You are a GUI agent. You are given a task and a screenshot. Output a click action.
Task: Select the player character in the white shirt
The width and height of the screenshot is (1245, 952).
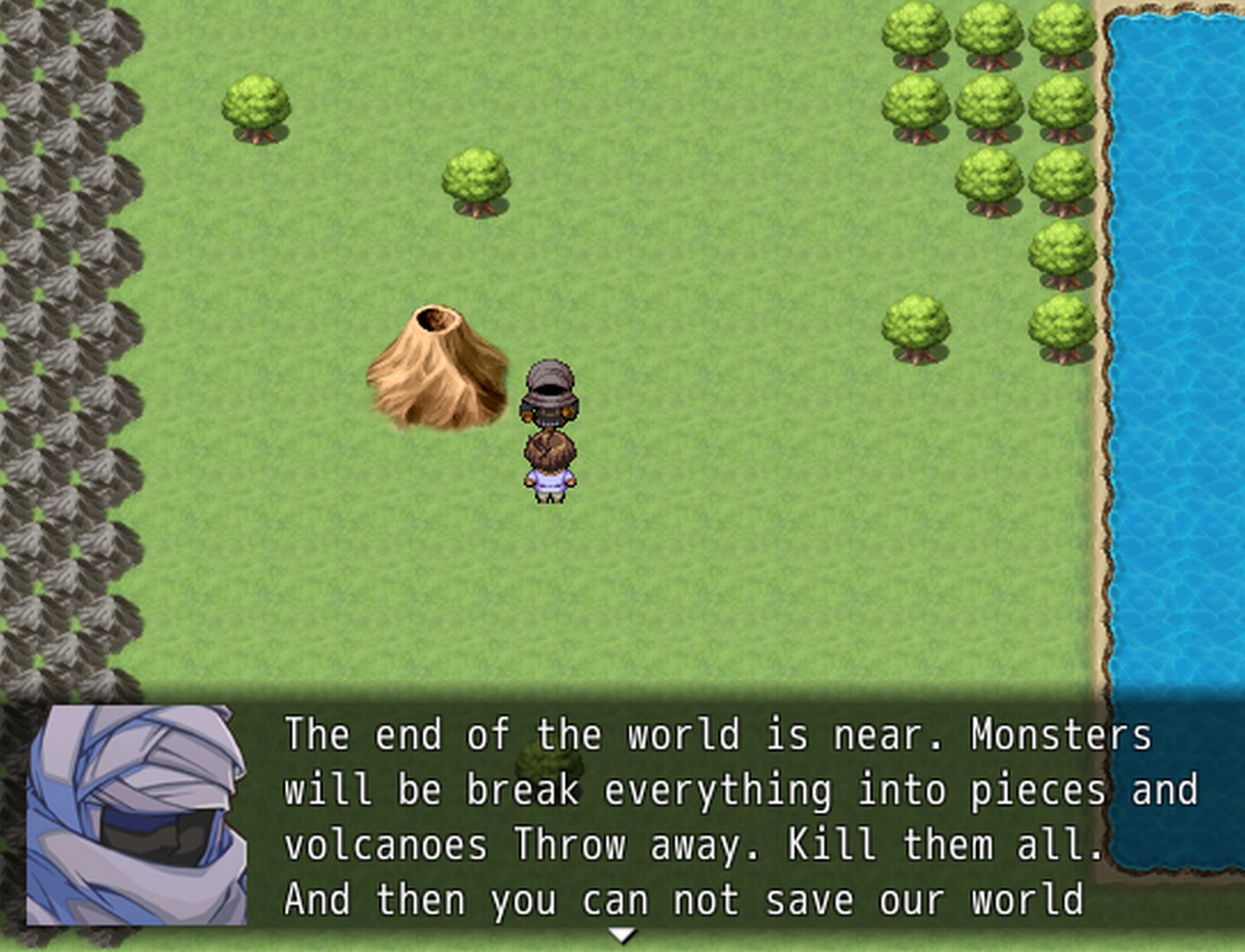pyautogui.click(x=550, y=467)
